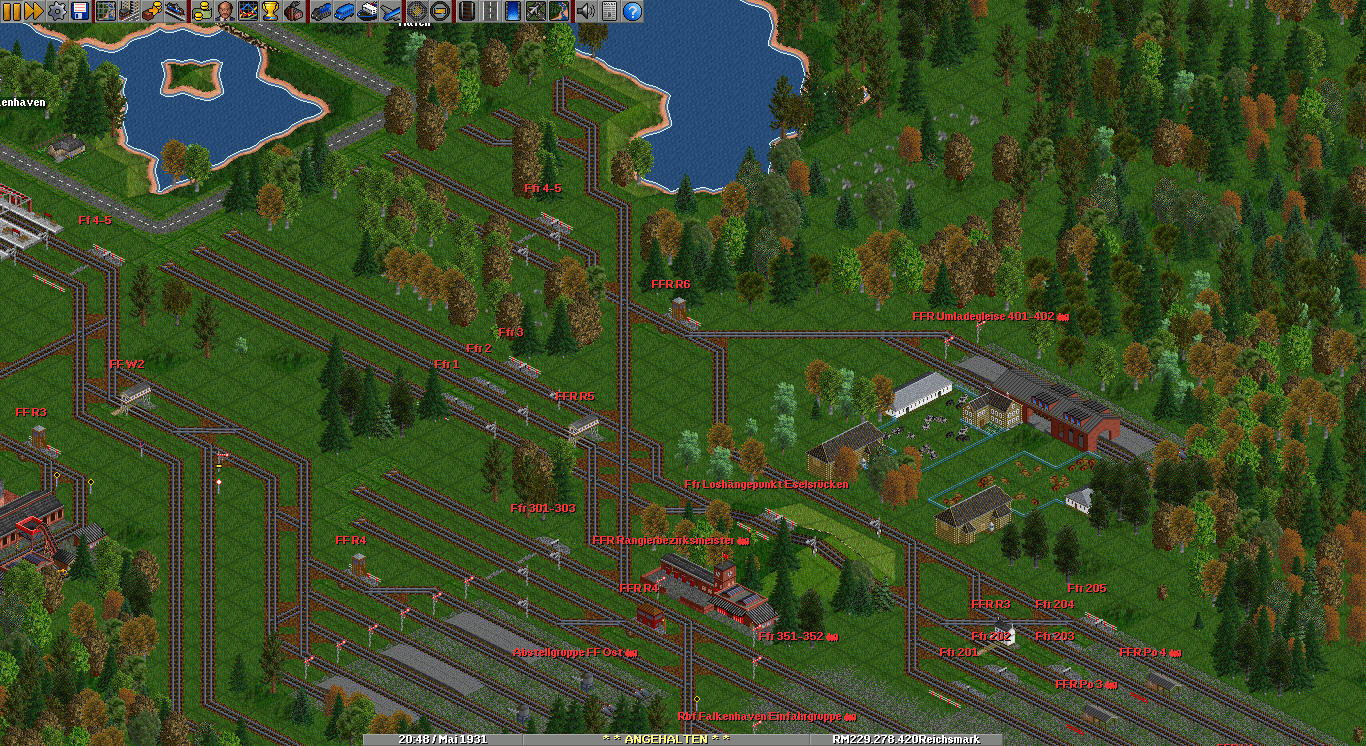Open the ship list
The height and width of the screenshot is (746, 1366).
[367, 11]
